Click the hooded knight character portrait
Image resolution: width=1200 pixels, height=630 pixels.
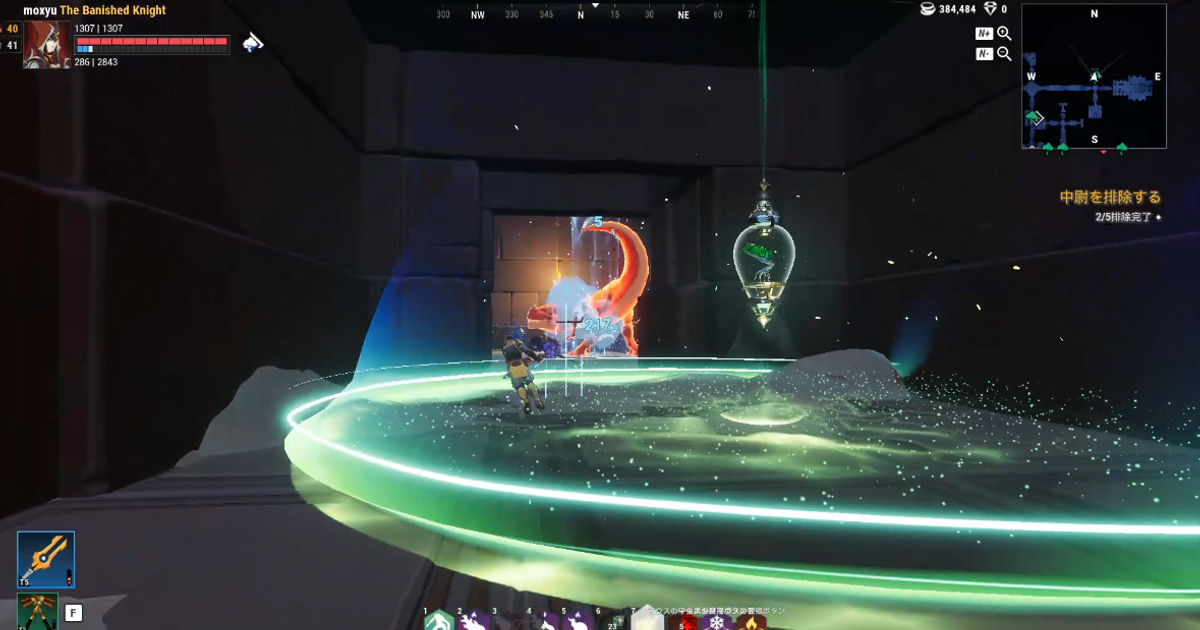47,44
